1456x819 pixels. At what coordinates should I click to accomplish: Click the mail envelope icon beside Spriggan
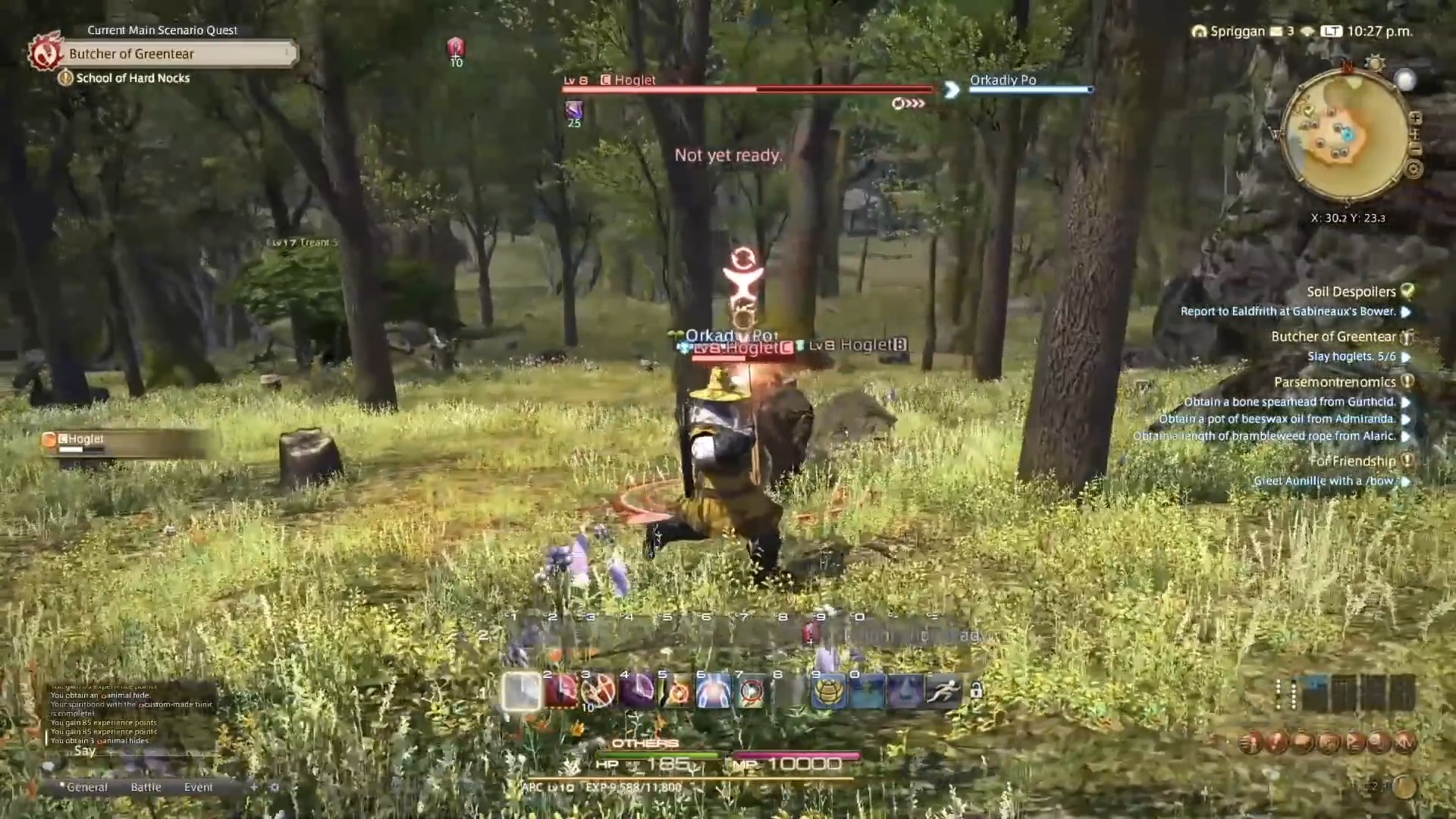(1276, 32)
